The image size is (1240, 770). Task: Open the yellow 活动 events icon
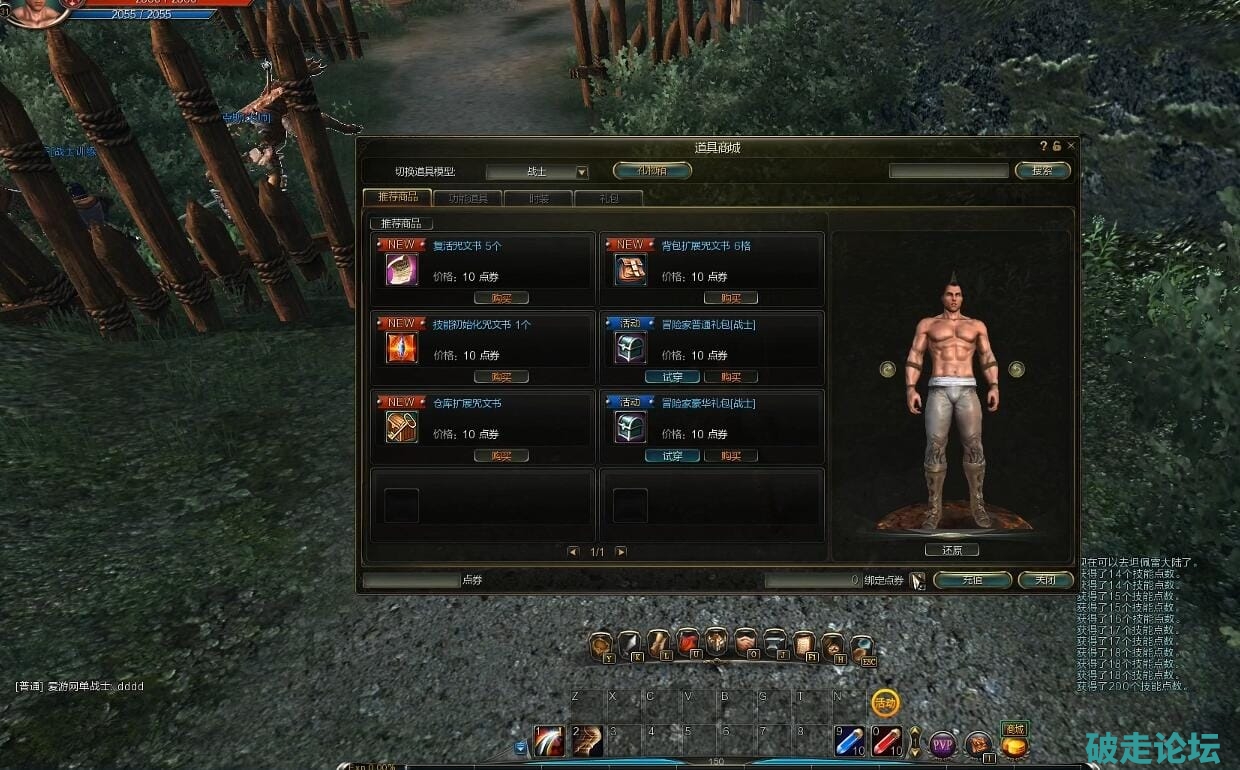click(885, 703)
